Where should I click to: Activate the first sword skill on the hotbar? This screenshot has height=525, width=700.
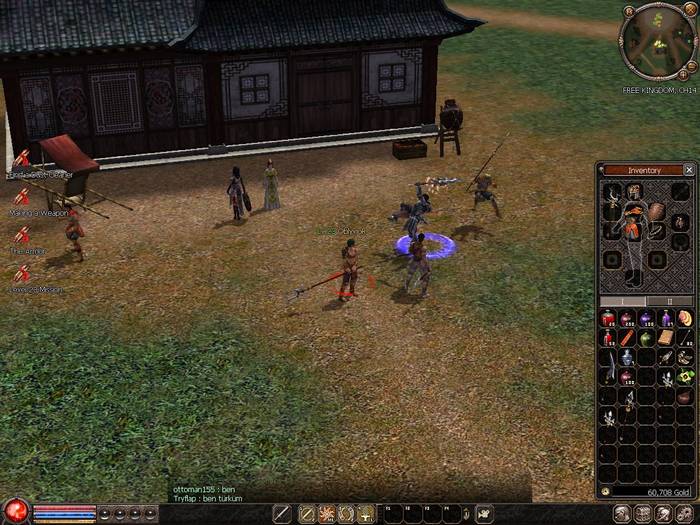[283, 514]
